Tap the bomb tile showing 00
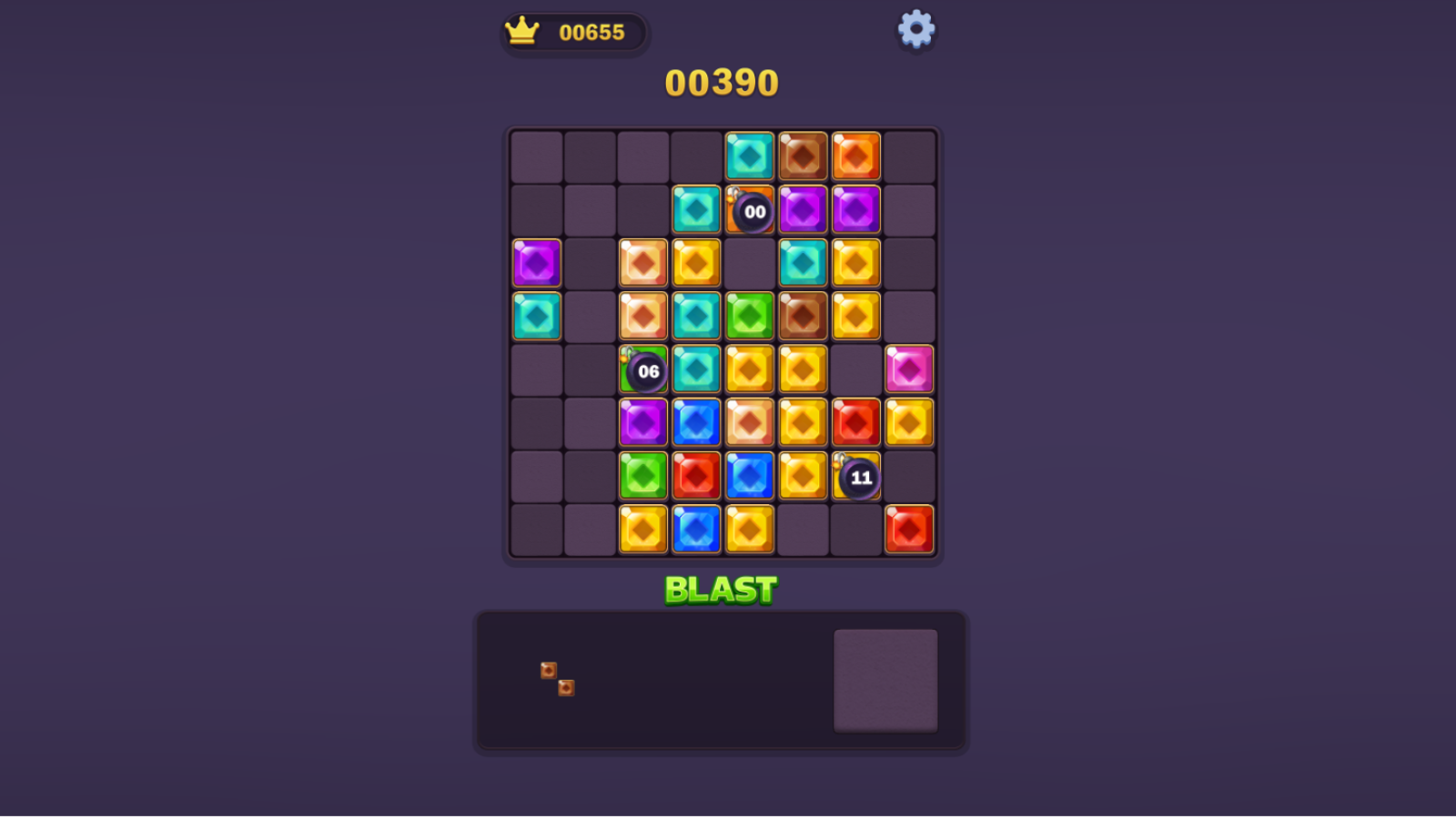 (753, 209)
